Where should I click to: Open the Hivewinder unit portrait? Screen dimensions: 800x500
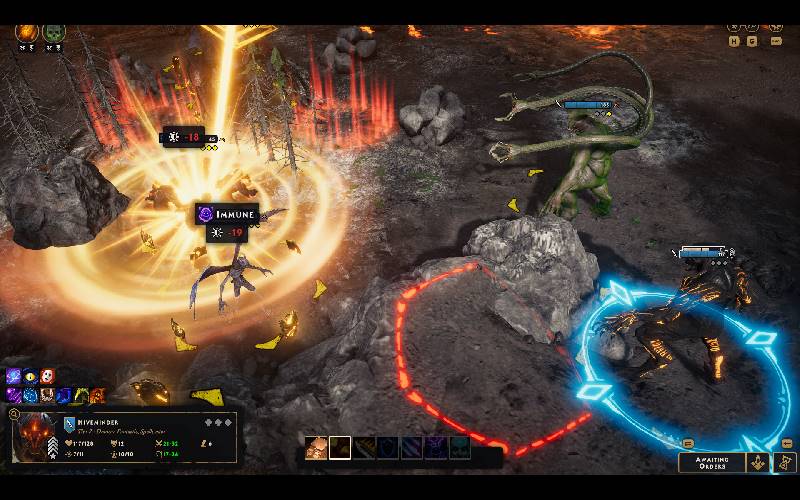[x=38, y=438]
